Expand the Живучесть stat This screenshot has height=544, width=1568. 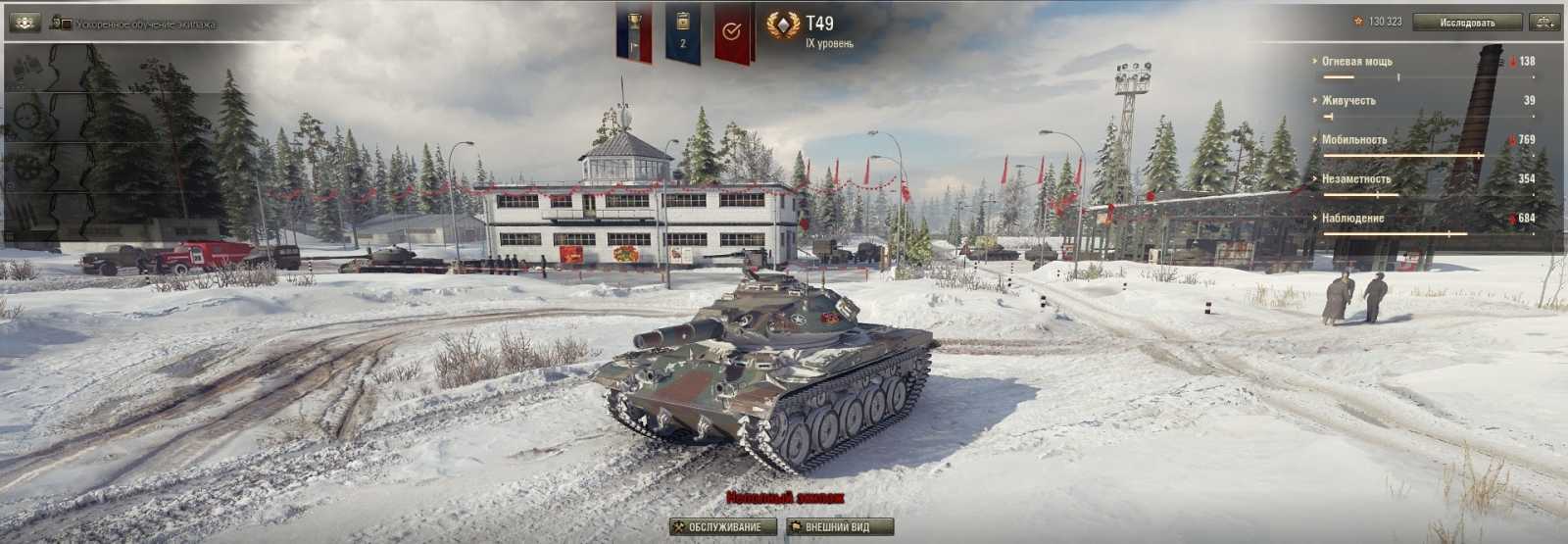(x=1348, y=101)
